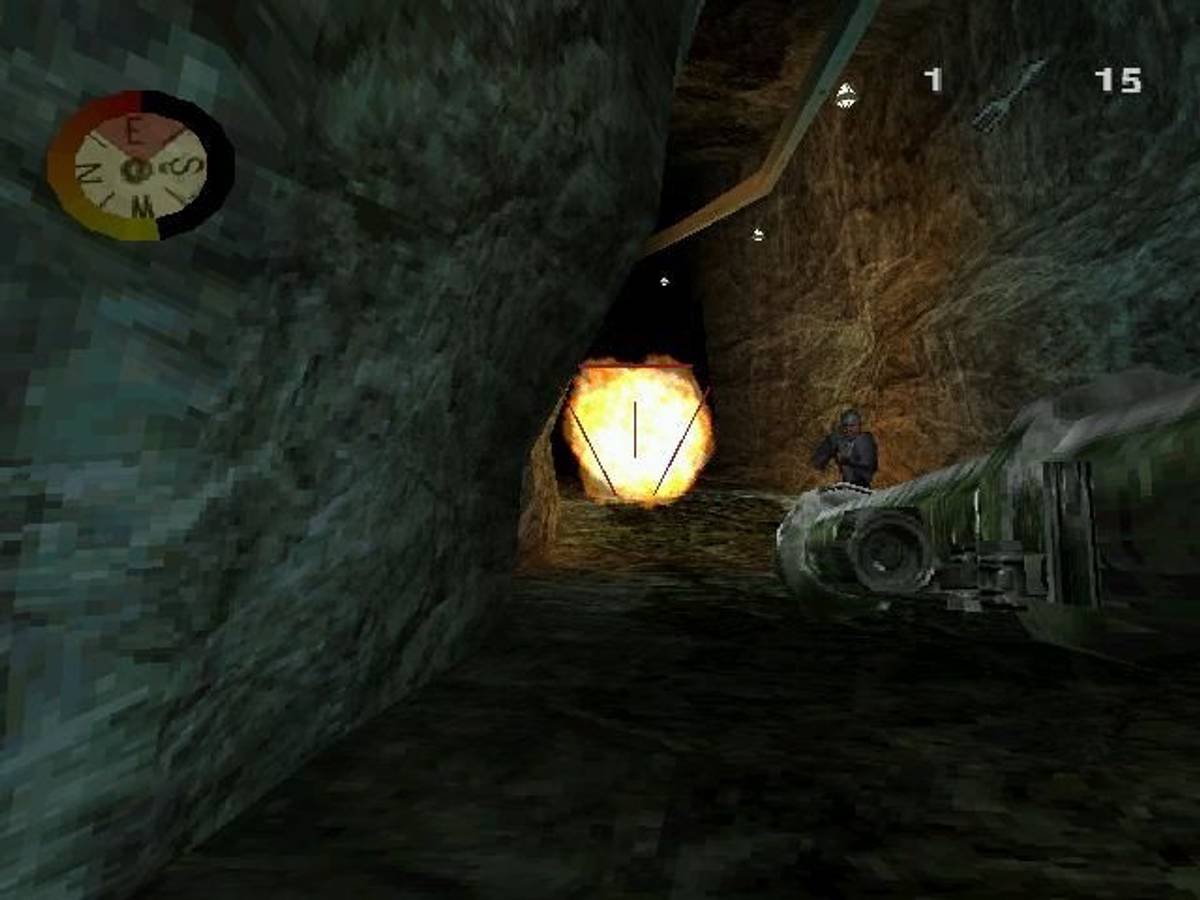1200x900 pixels.
Task: Select the grenade icon
Action: click(846, 94)
